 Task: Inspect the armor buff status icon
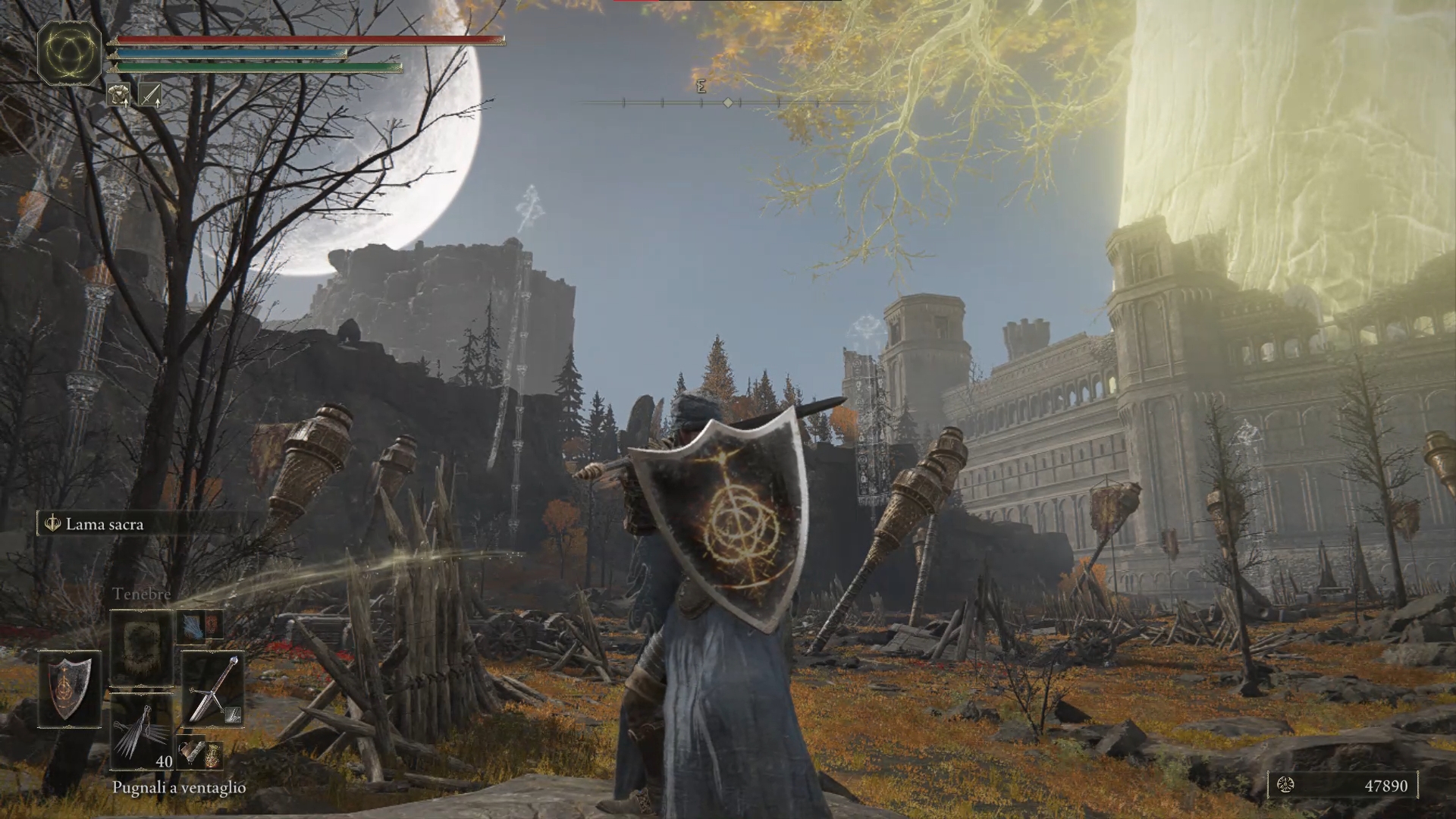(x=118, y=95)
